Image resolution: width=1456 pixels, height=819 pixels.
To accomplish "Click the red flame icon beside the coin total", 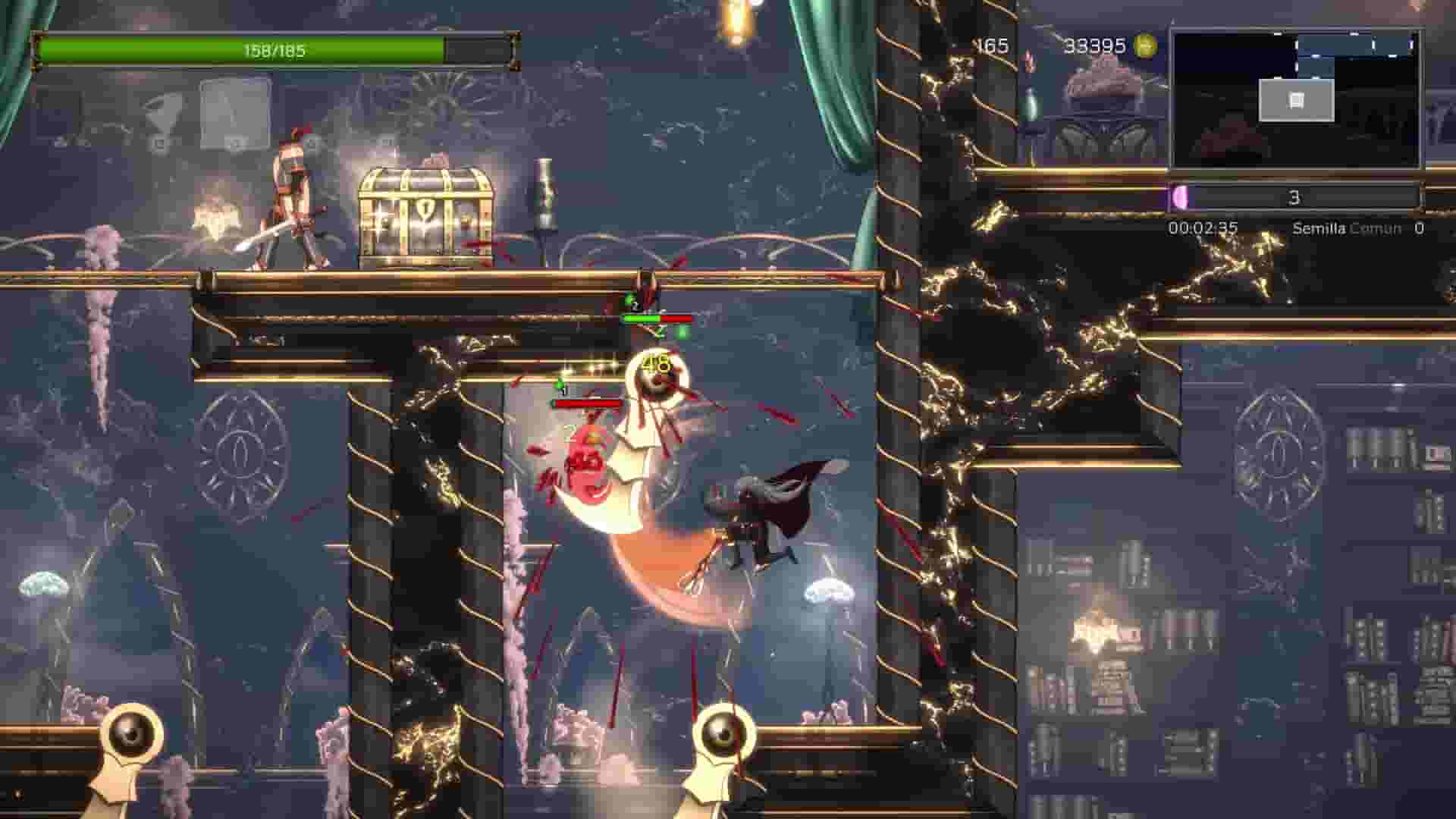I will click(x=1028, y=61).
